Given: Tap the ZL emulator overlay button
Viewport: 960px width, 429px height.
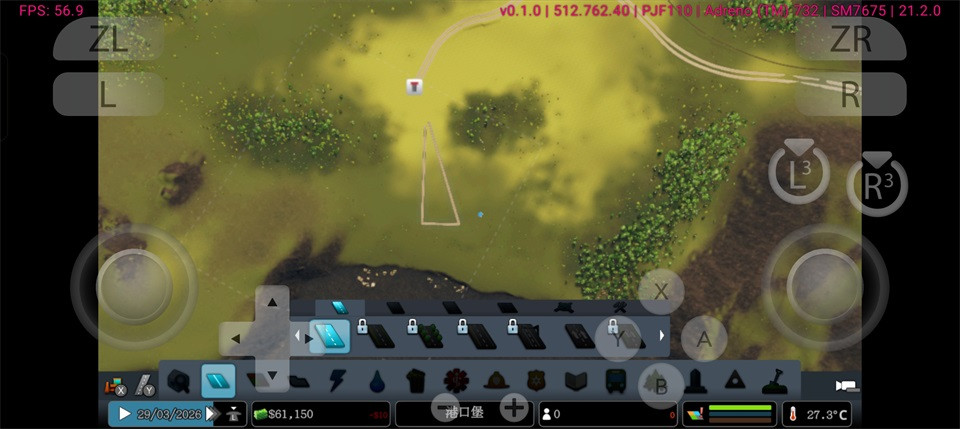Looking at the screenshot, I should point(108,39).
